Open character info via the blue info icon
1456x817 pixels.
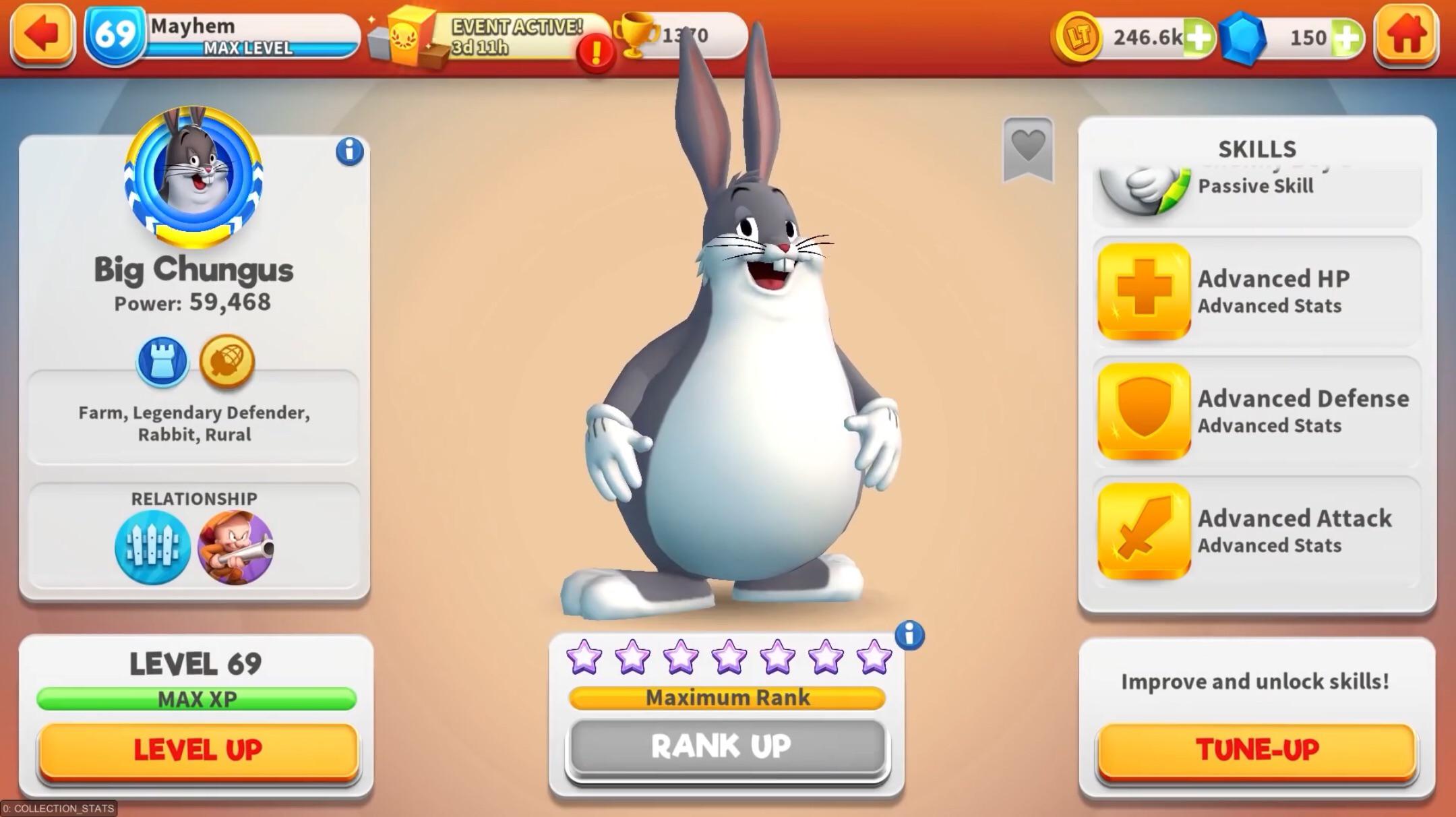(x=348, y=151)
